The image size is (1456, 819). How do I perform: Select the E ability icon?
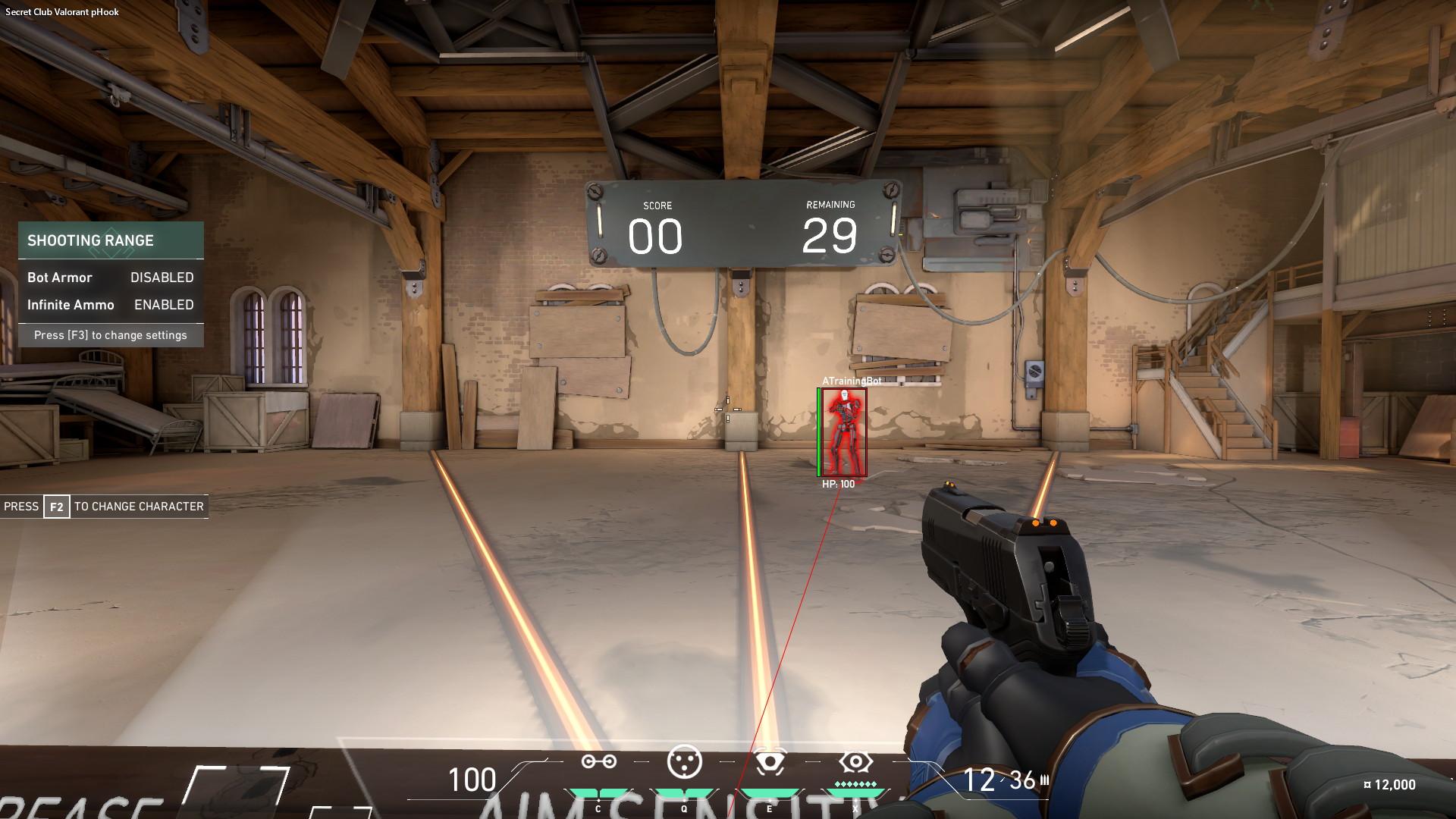[x=771, y=762]
